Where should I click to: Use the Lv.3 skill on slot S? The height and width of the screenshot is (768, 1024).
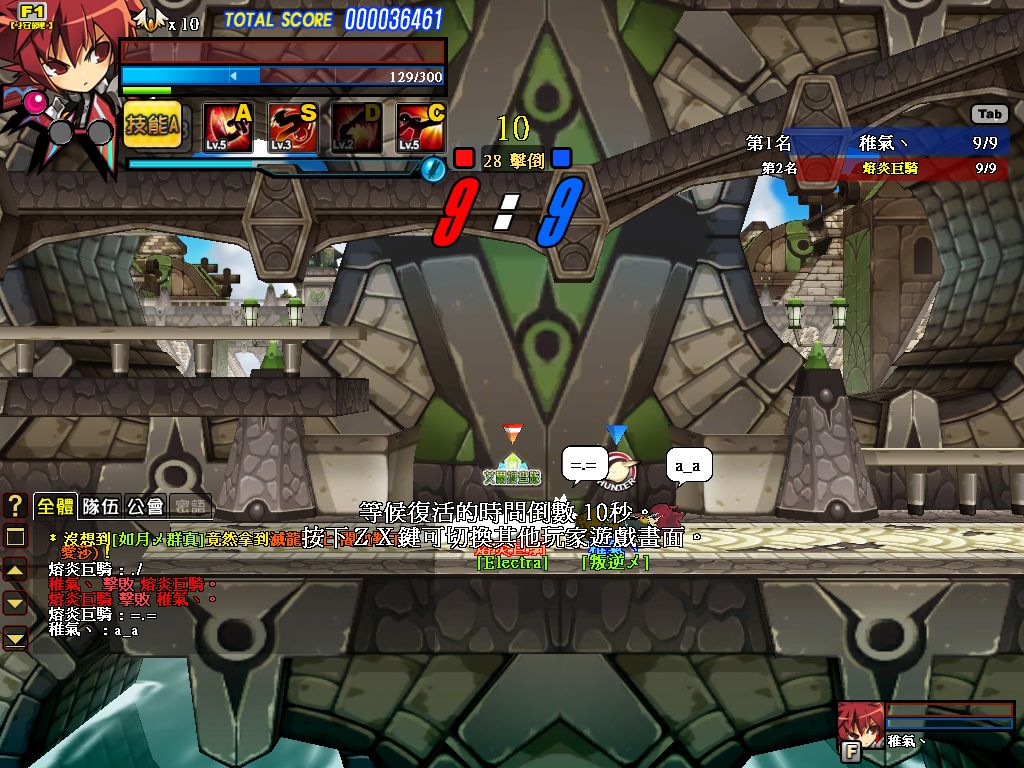tap(292, 127)
